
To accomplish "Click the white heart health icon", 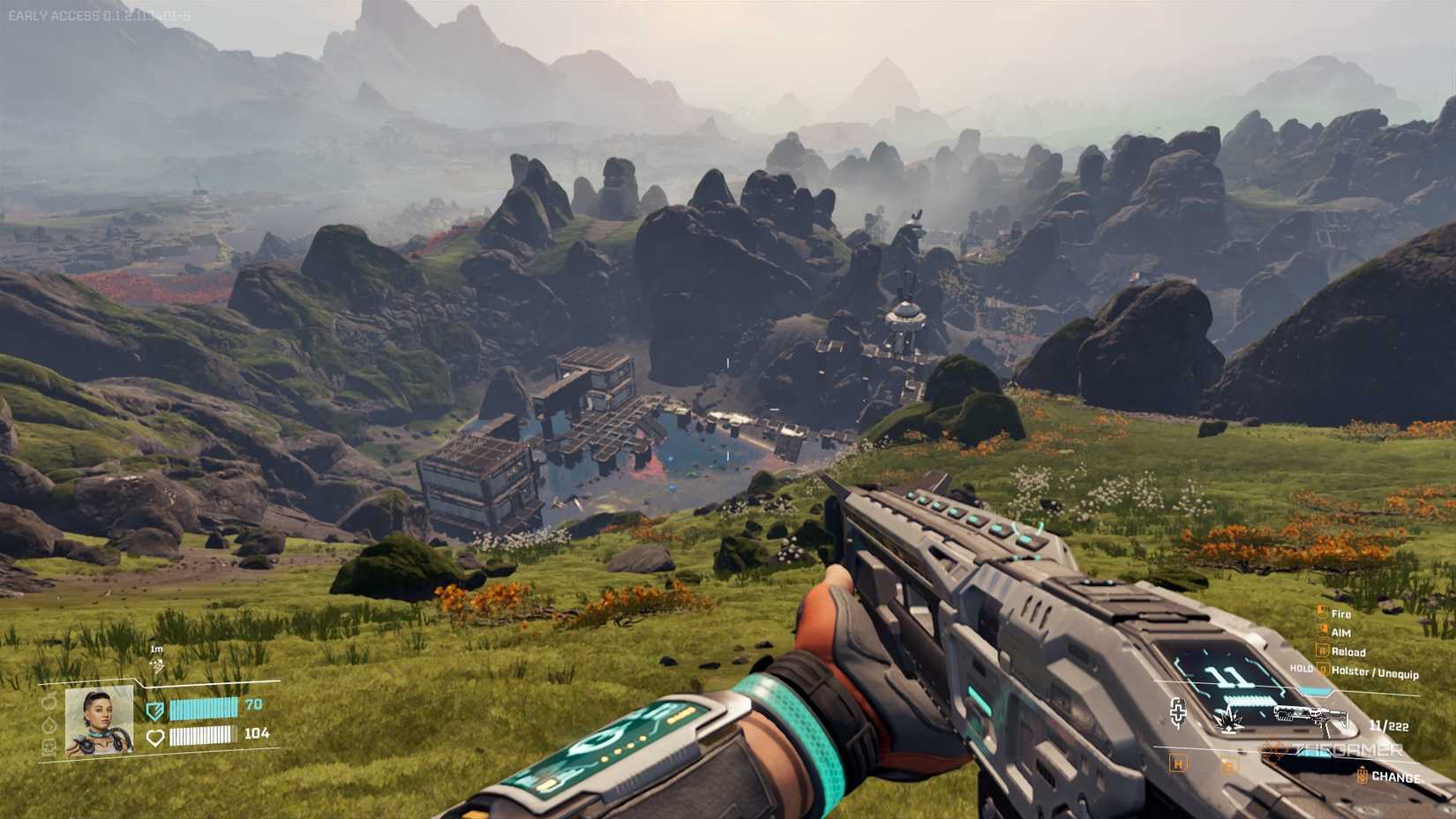I will point(155,738).
